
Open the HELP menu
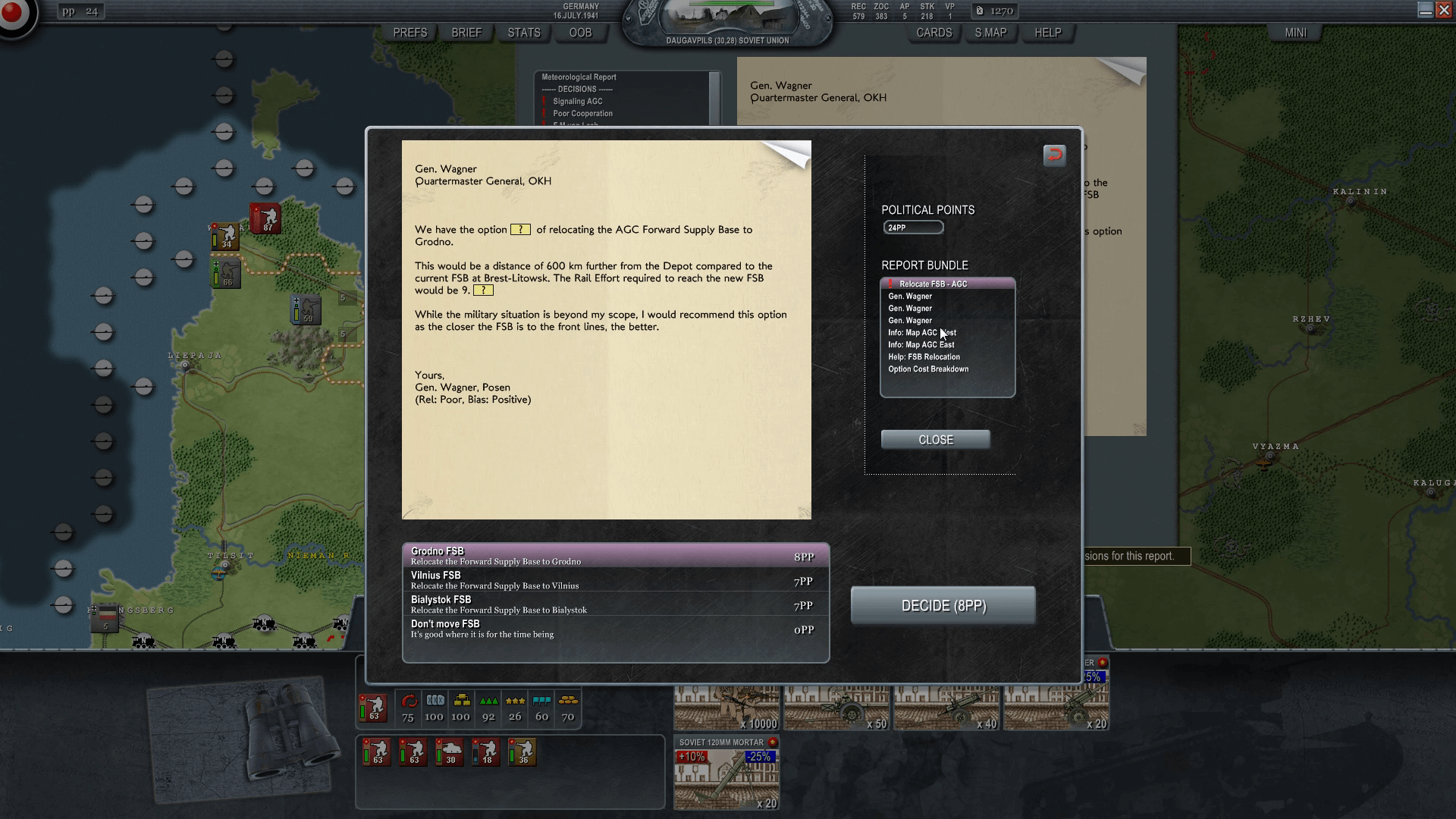tap(1048, 33)
